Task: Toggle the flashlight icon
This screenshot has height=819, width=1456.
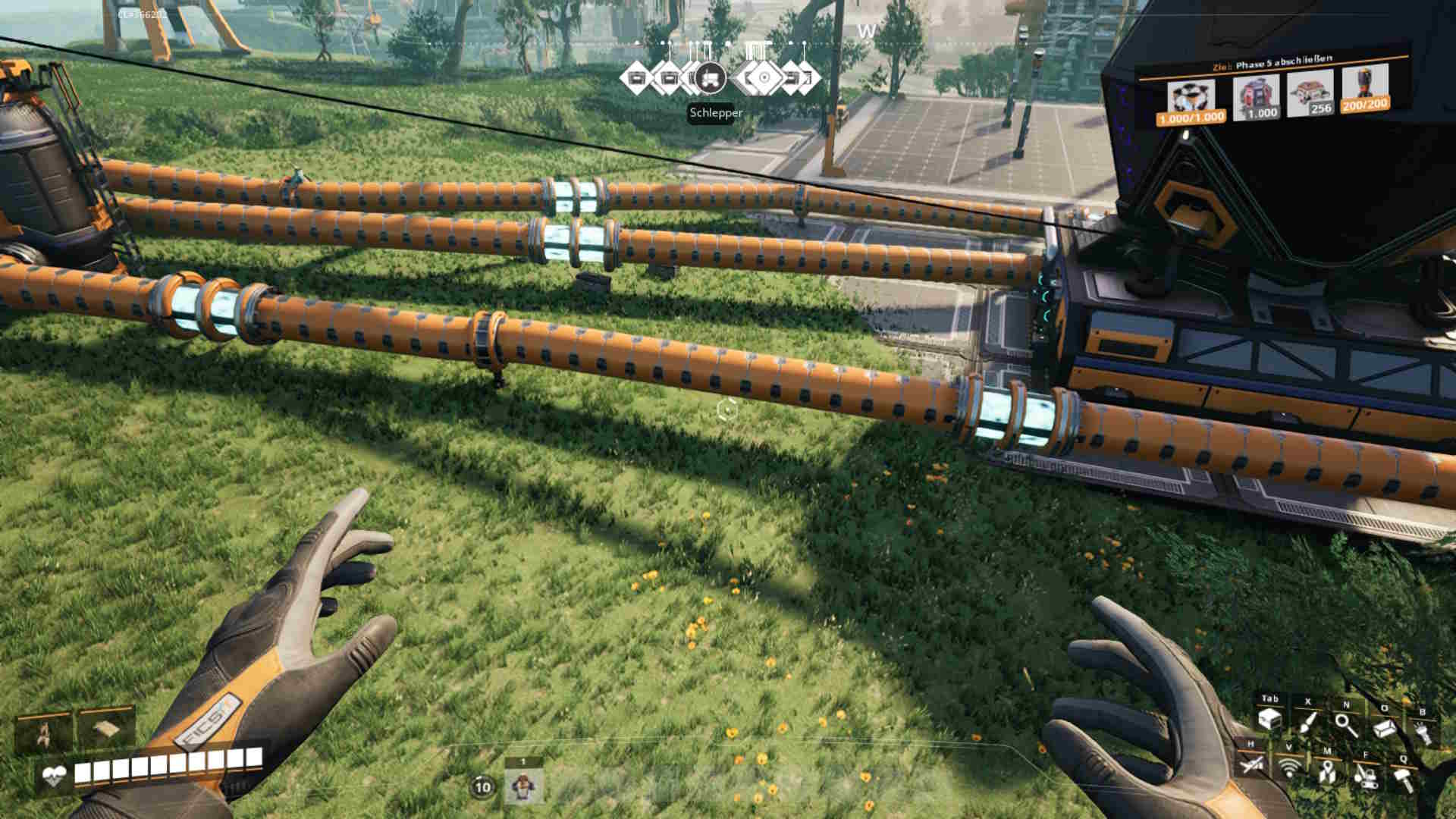Action: [x=1423, y=733]
